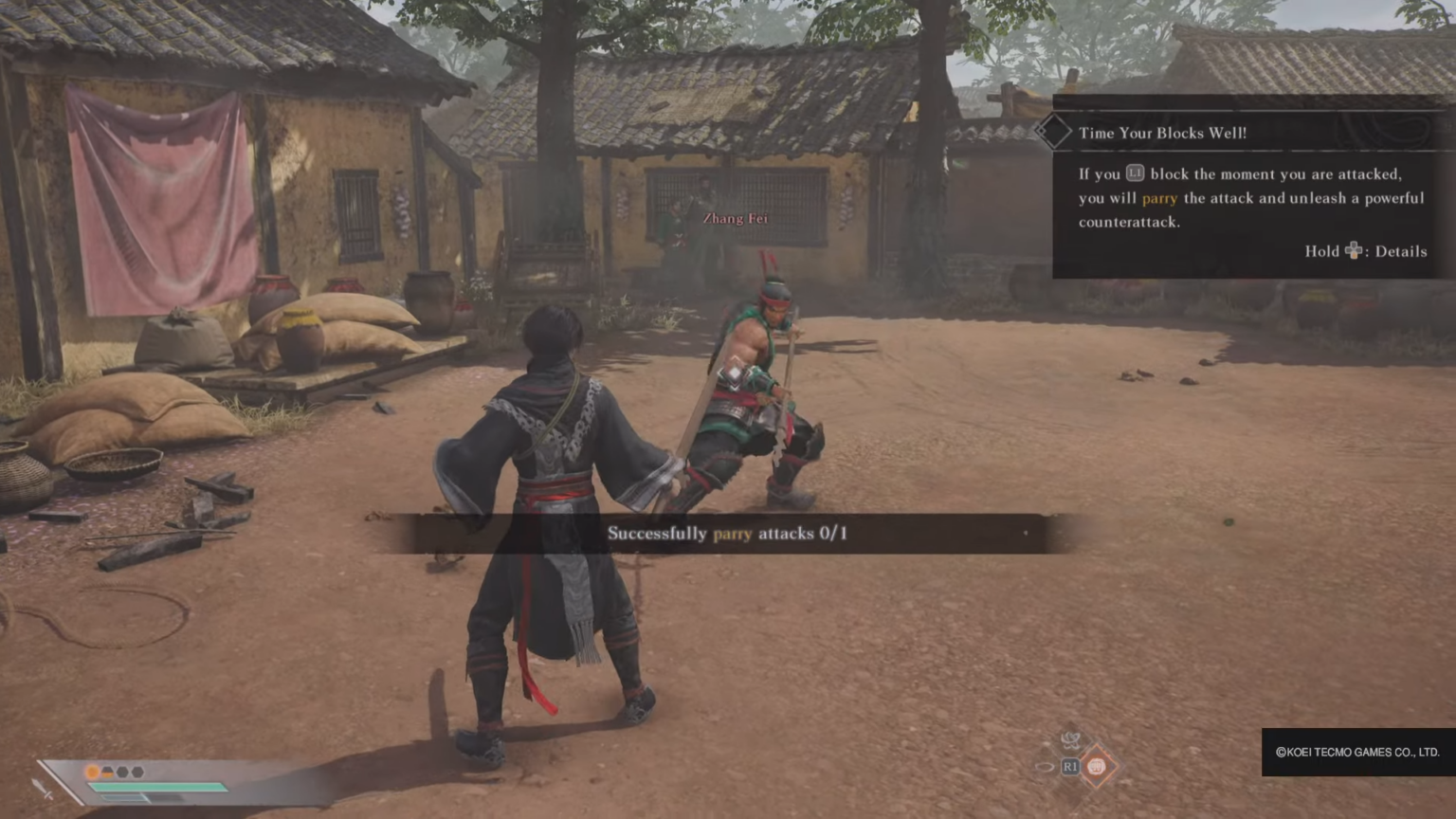Toggle the first dark hexagon ability slot

[107, 772]
